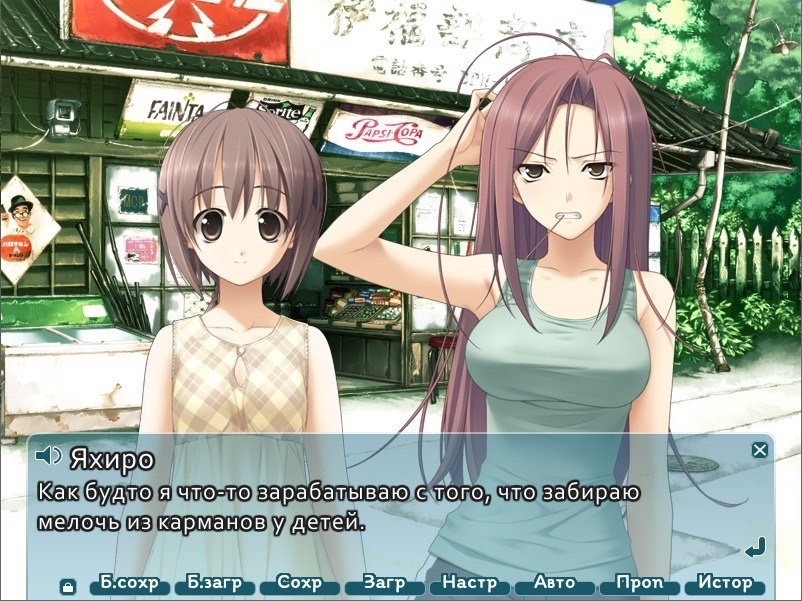
Task: Open the Загр load menu
Action: point(384,583)
